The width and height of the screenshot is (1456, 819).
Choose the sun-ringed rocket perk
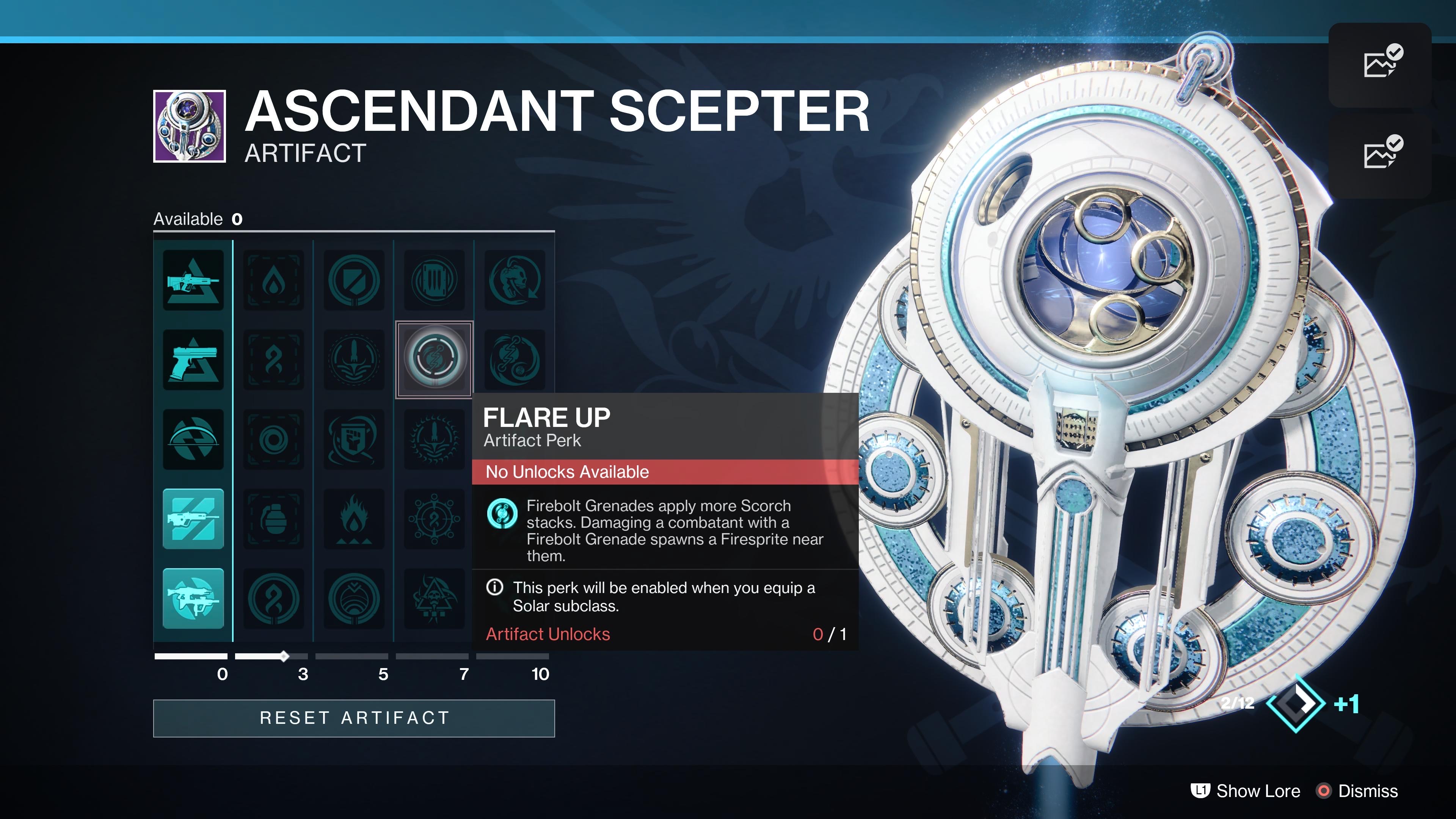[434, 439]
